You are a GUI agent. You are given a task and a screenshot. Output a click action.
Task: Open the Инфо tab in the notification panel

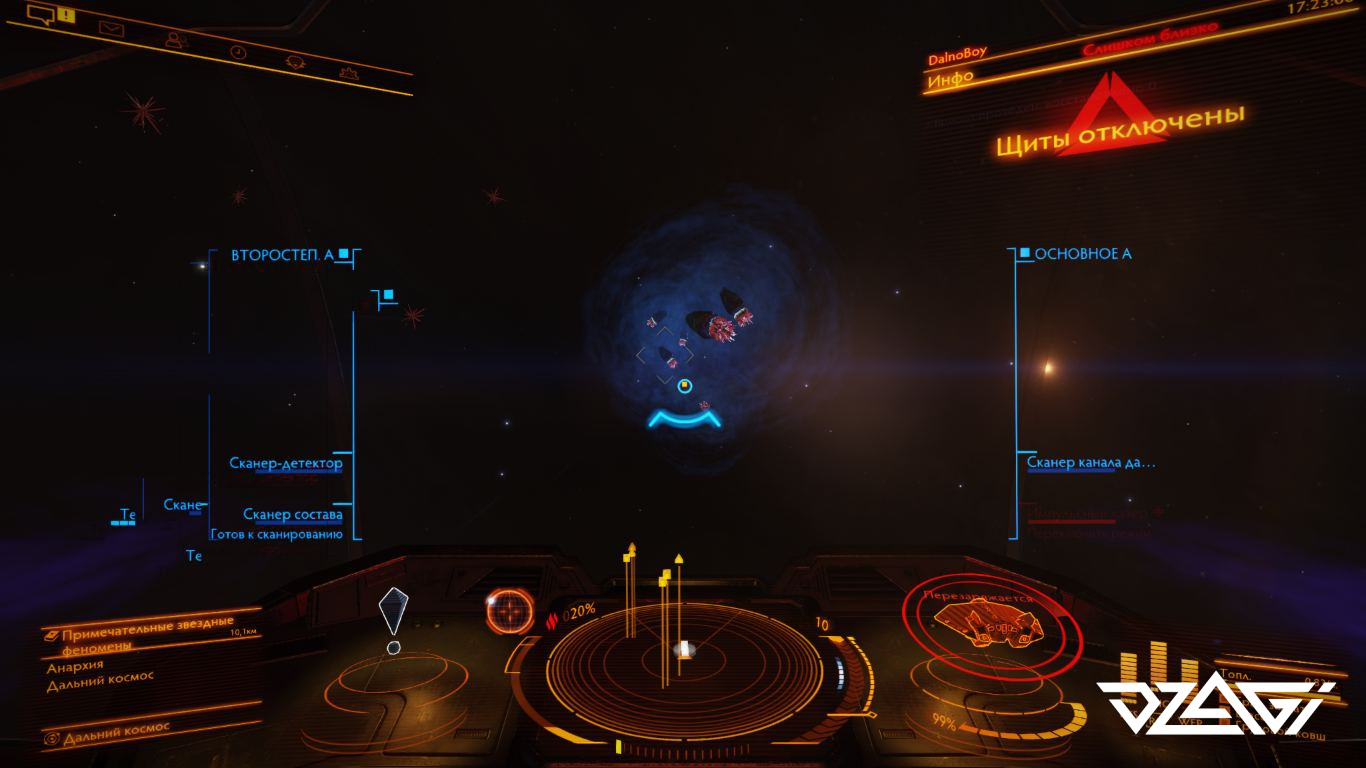tap(950, 81)
